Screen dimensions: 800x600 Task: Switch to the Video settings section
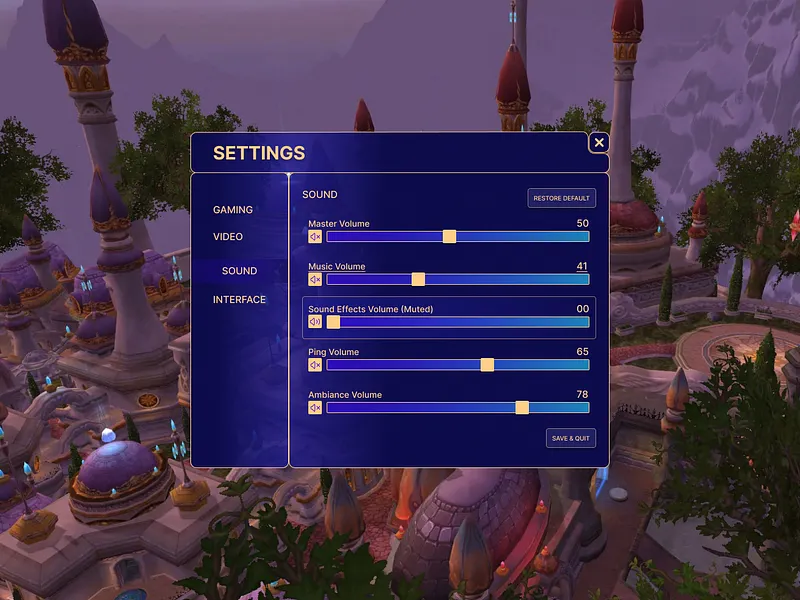tap(228, 237)
